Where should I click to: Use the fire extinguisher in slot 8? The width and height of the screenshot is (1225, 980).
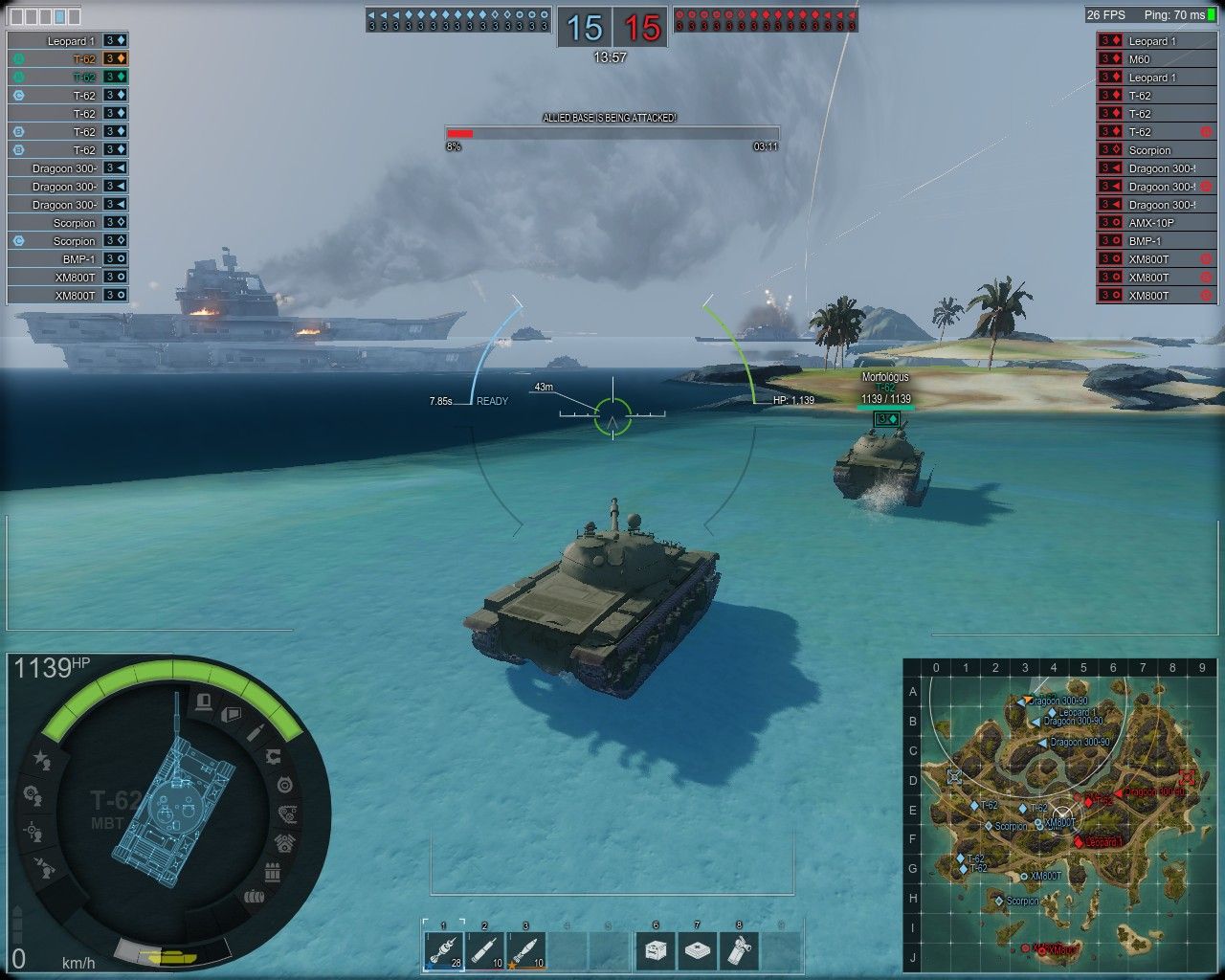pyautogui.click(x=739, y=951)
